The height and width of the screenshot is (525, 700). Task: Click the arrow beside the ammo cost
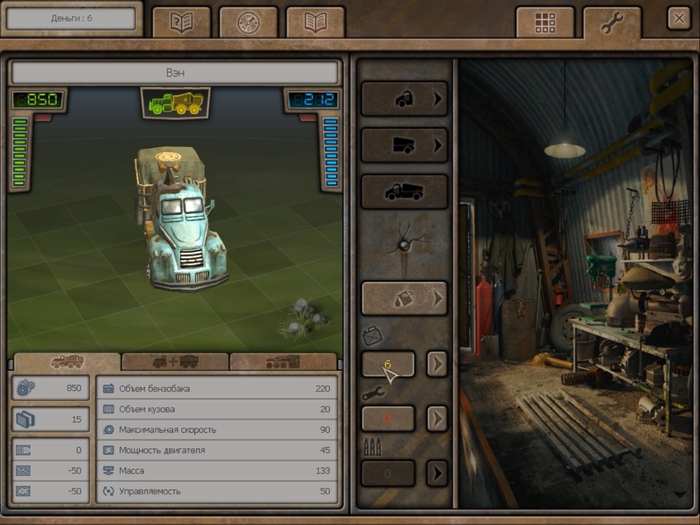[x=437, y=472]
